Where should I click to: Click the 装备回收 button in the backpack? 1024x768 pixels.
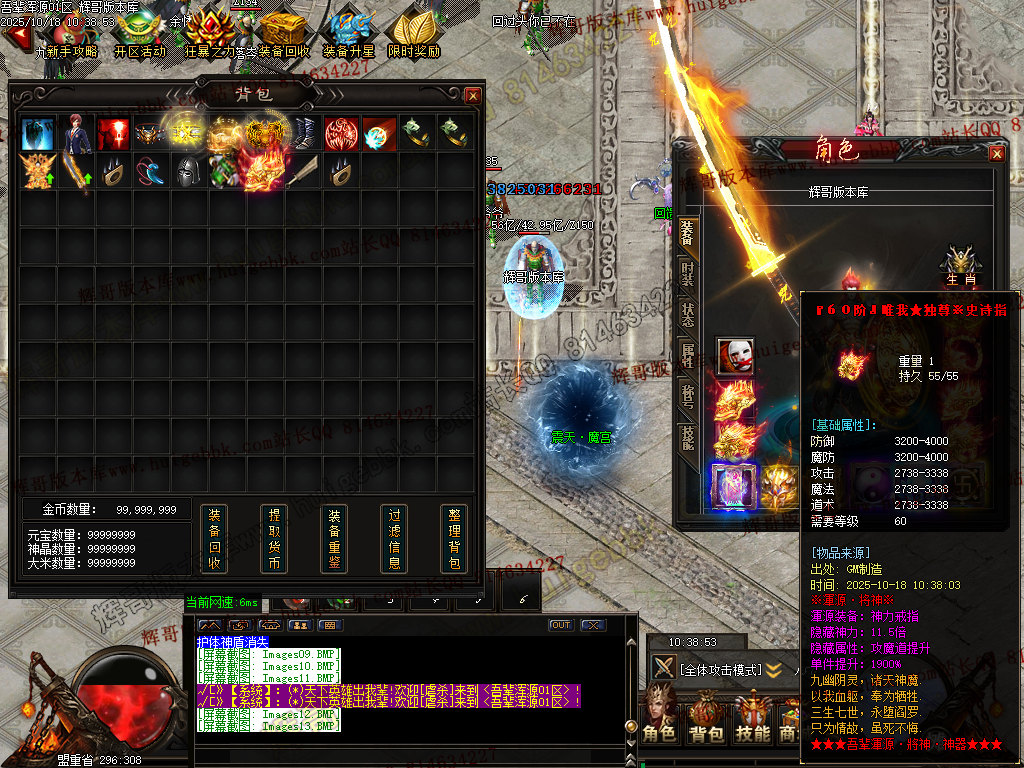214,539
